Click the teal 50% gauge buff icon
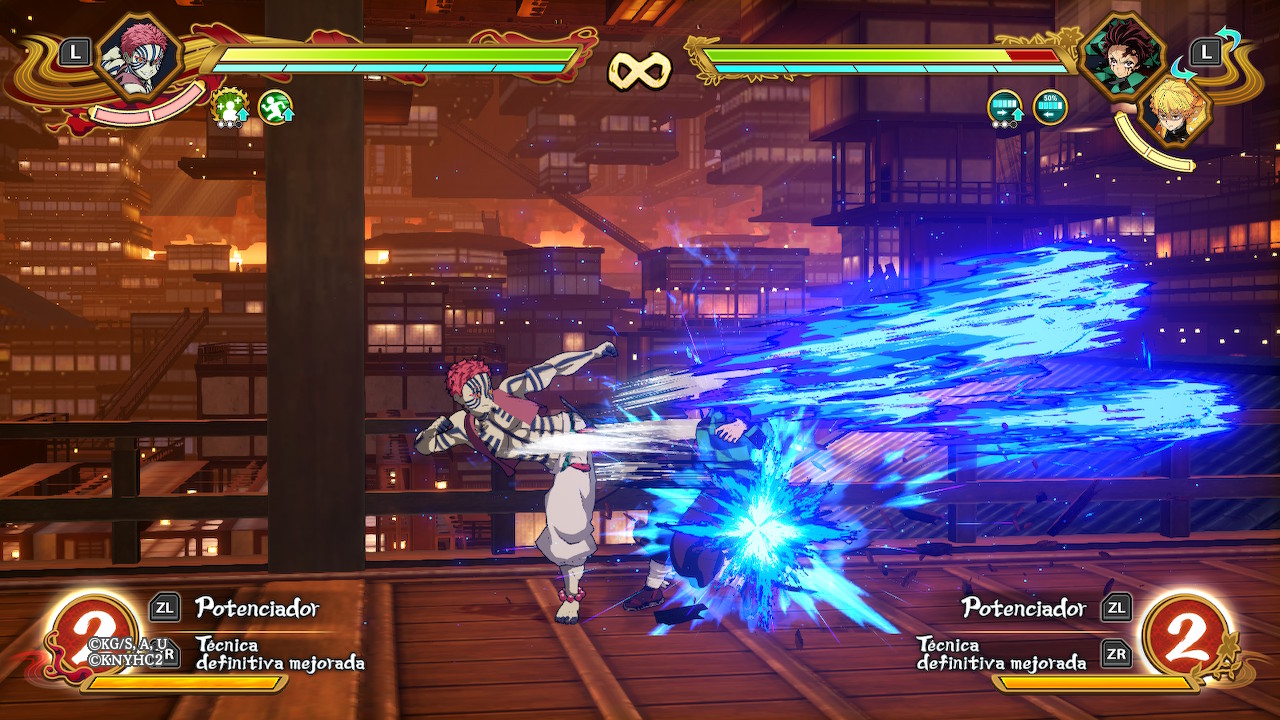The height and width of the screenshot is (720, 1280). click(x=1050, y=107)
